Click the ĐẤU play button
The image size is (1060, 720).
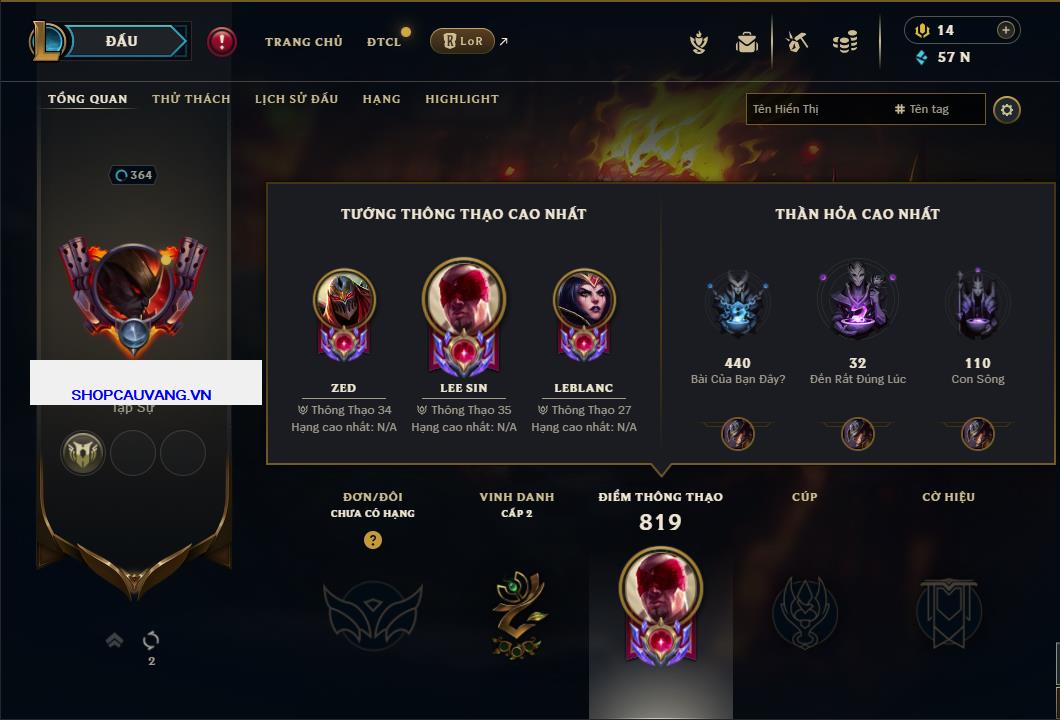pyautogui.click(x=122, y=41)
